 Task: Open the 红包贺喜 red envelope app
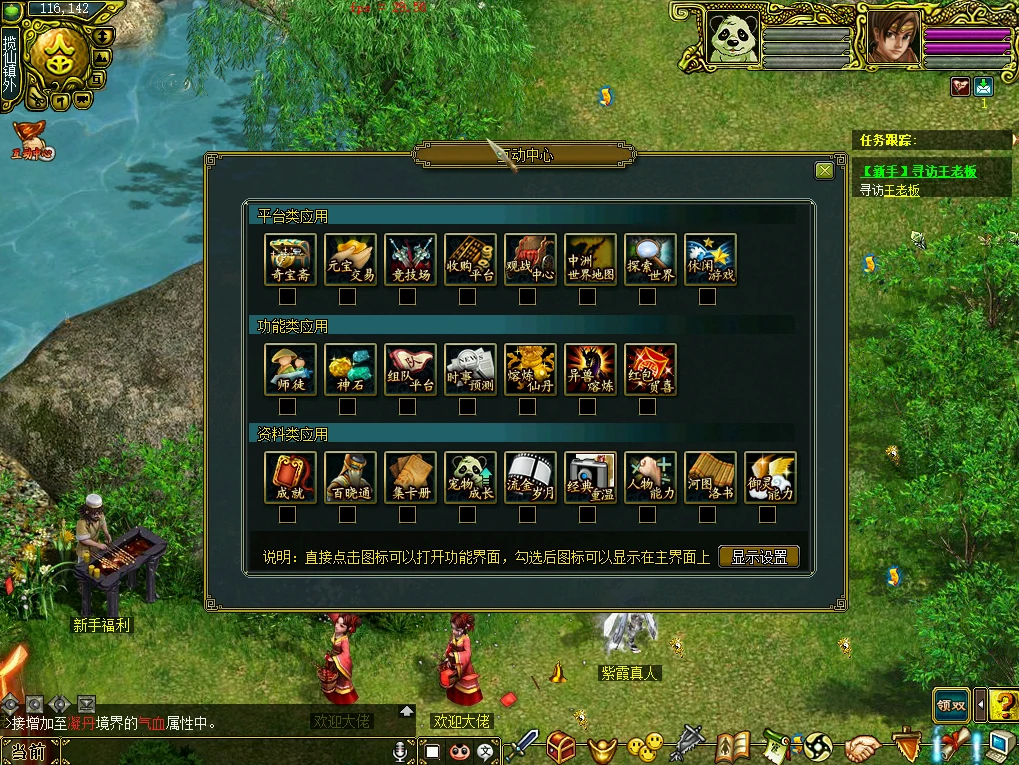(650, 370)
